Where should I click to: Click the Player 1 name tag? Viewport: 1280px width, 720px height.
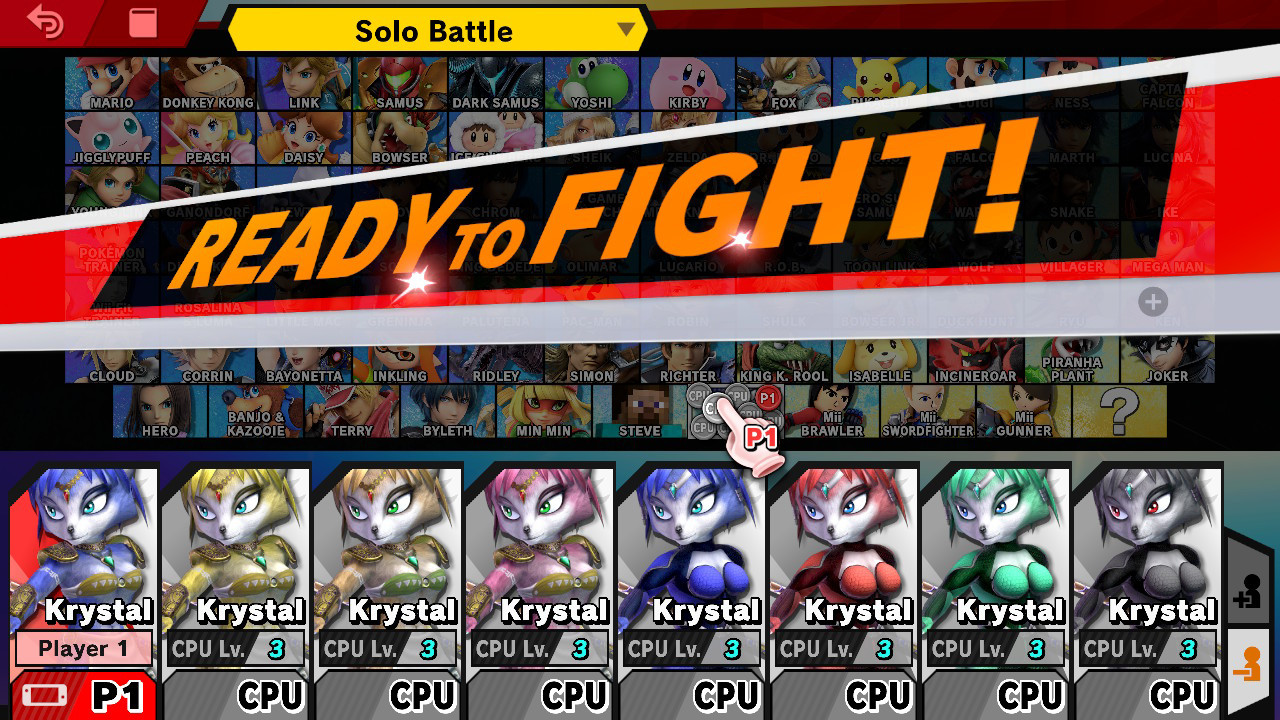tap(84, 648)
